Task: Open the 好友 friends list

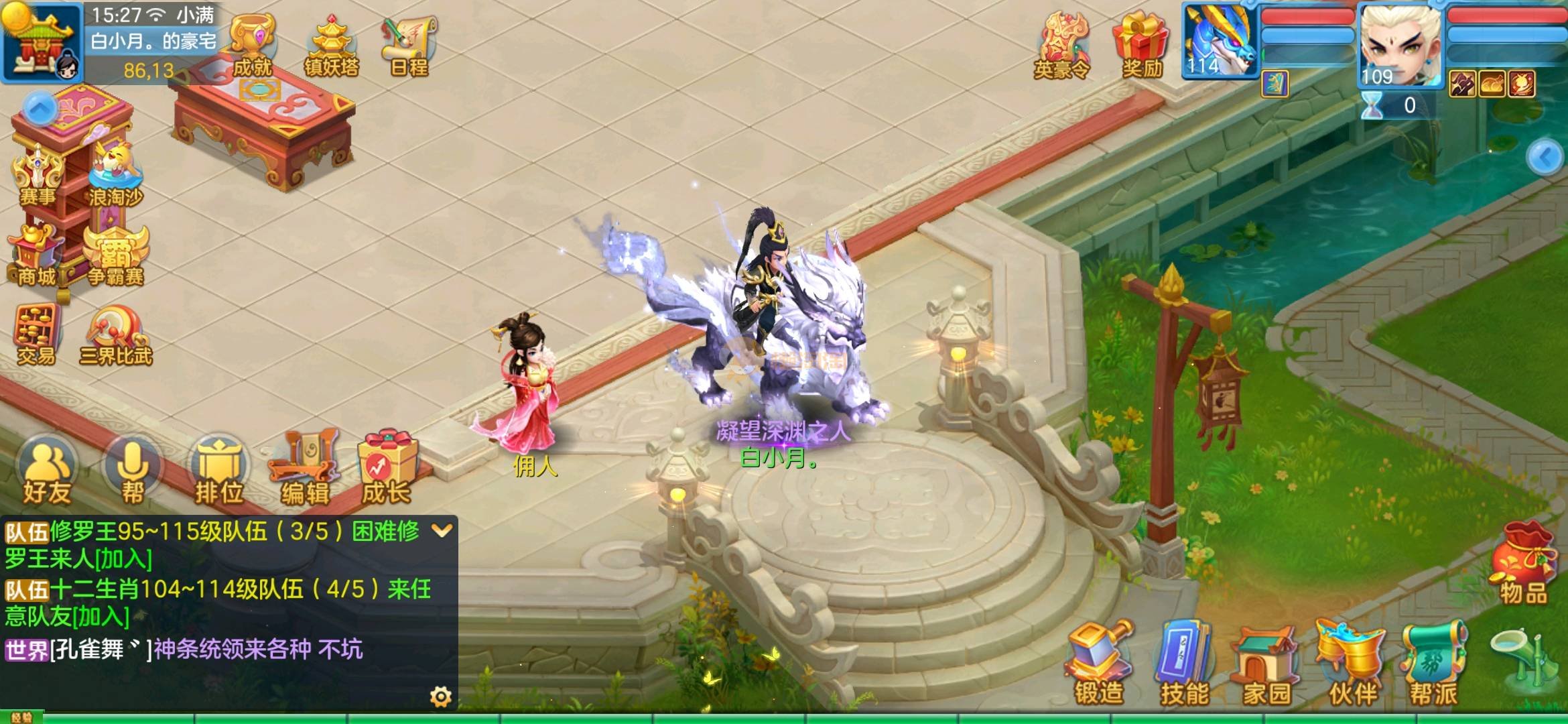Action: click(x=47, y=473)
